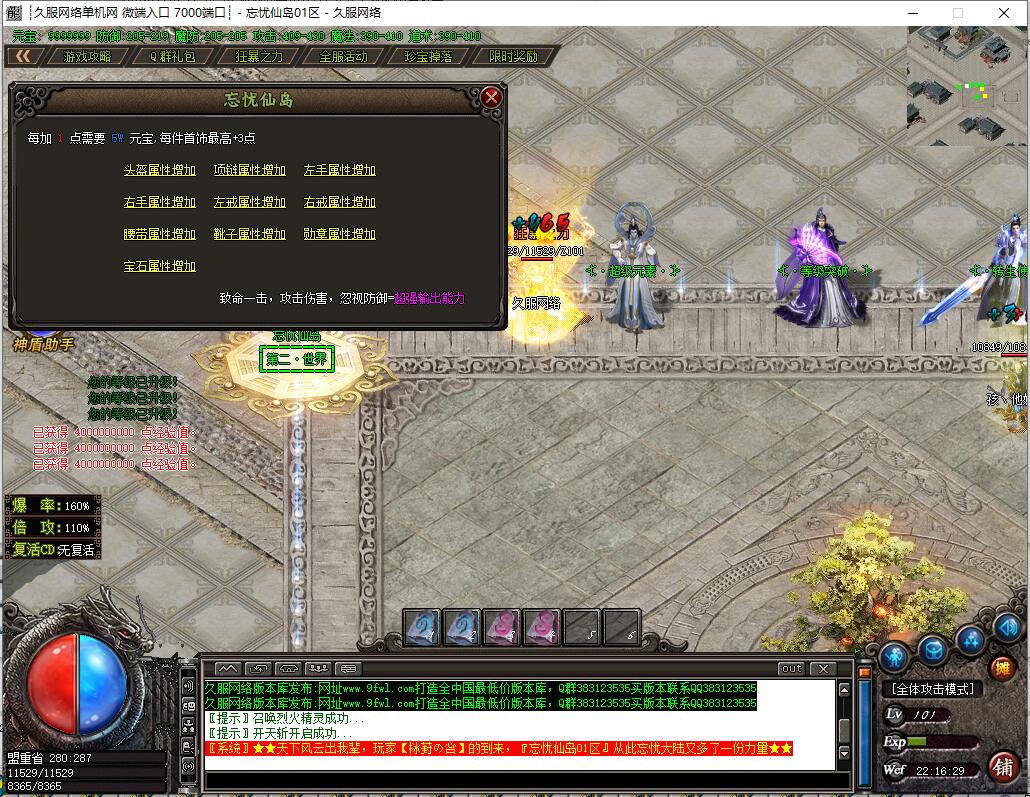Select 项链属性增加 necklace upgrade link
Screen dimensions: 1030x797
(250, 170)
